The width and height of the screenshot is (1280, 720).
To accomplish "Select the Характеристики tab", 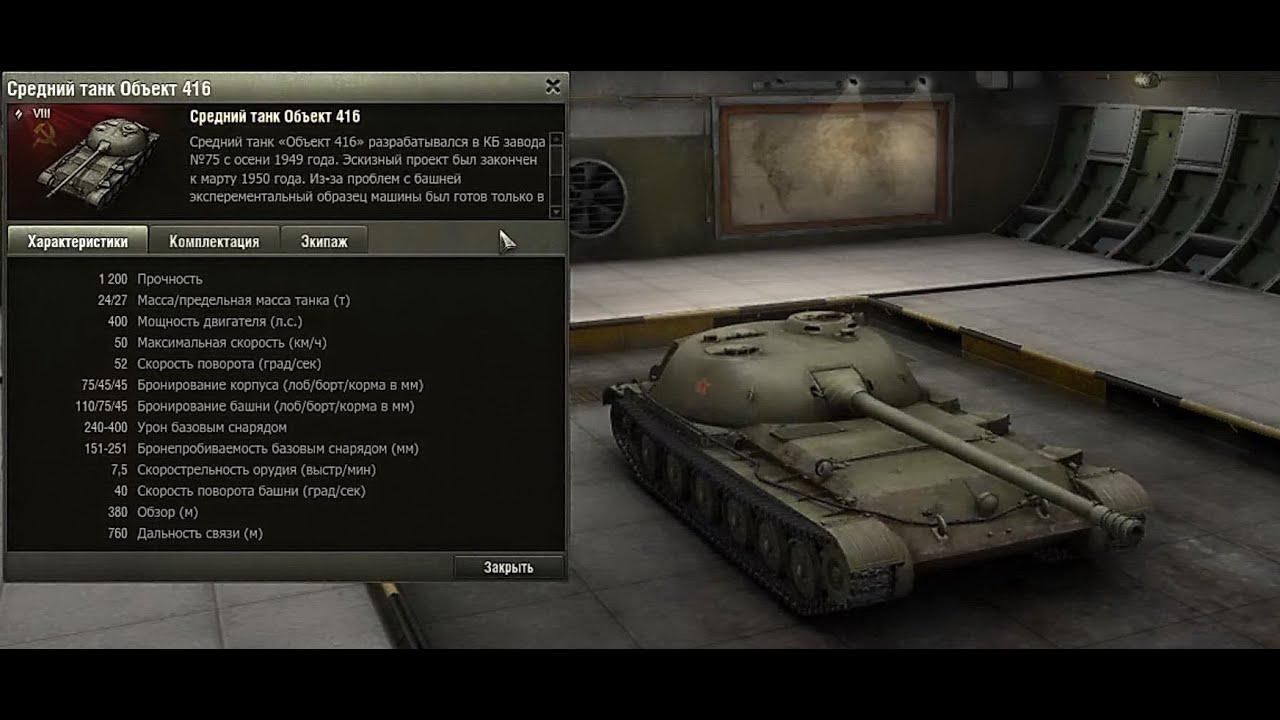I will pos(78,241).
